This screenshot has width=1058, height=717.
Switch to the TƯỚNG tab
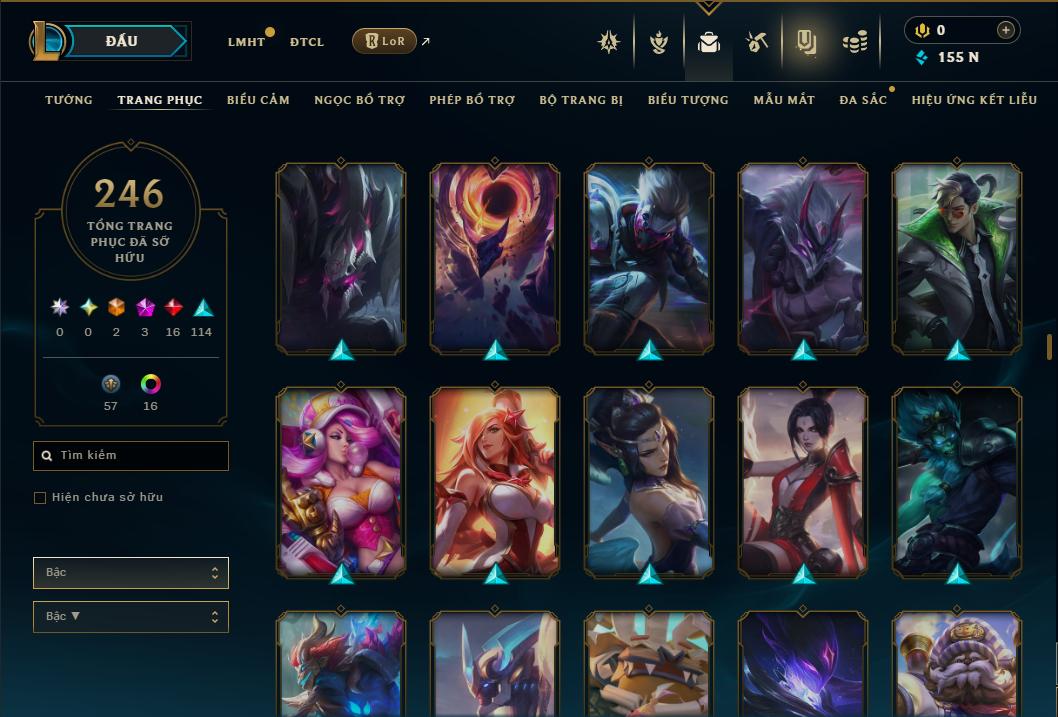tap(69, 100)
